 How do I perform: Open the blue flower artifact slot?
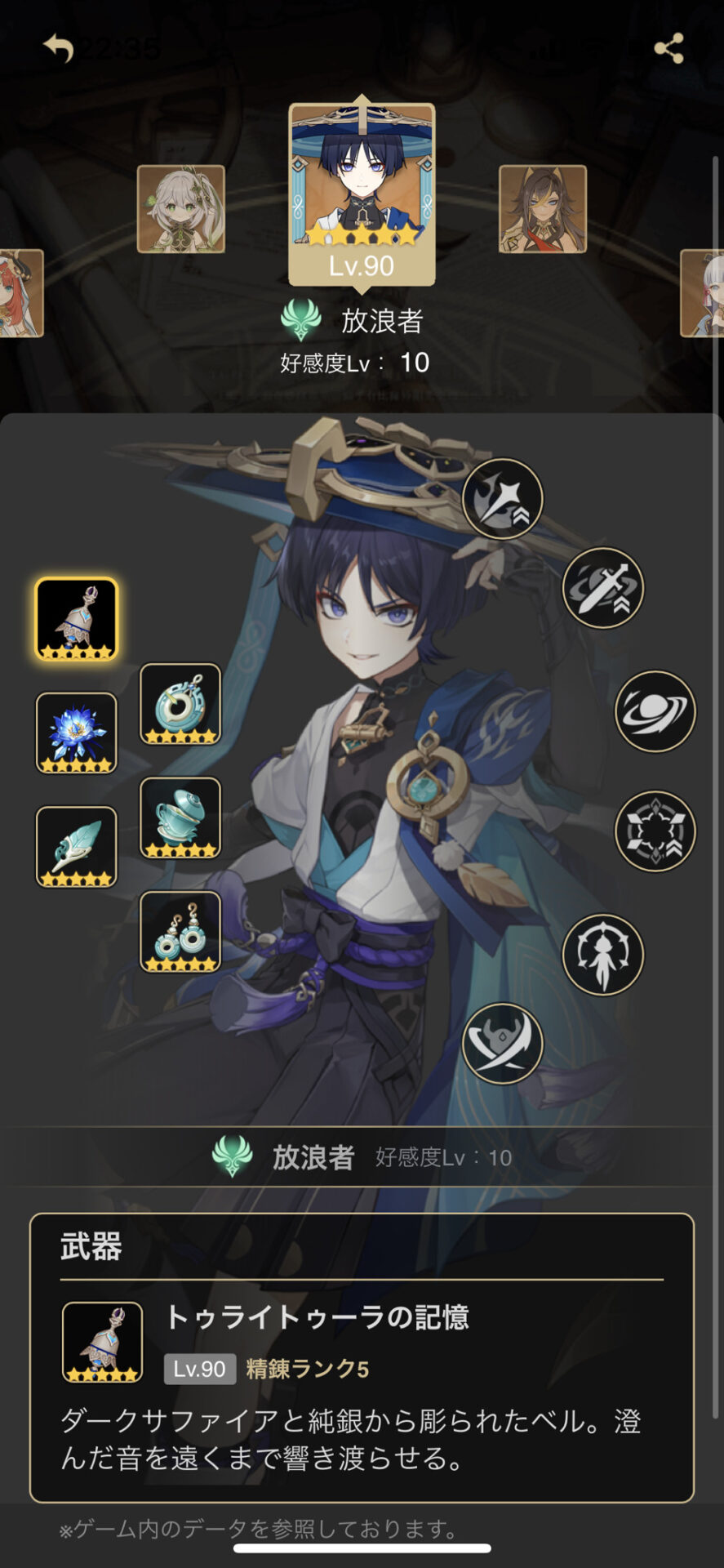pos(77,733)
